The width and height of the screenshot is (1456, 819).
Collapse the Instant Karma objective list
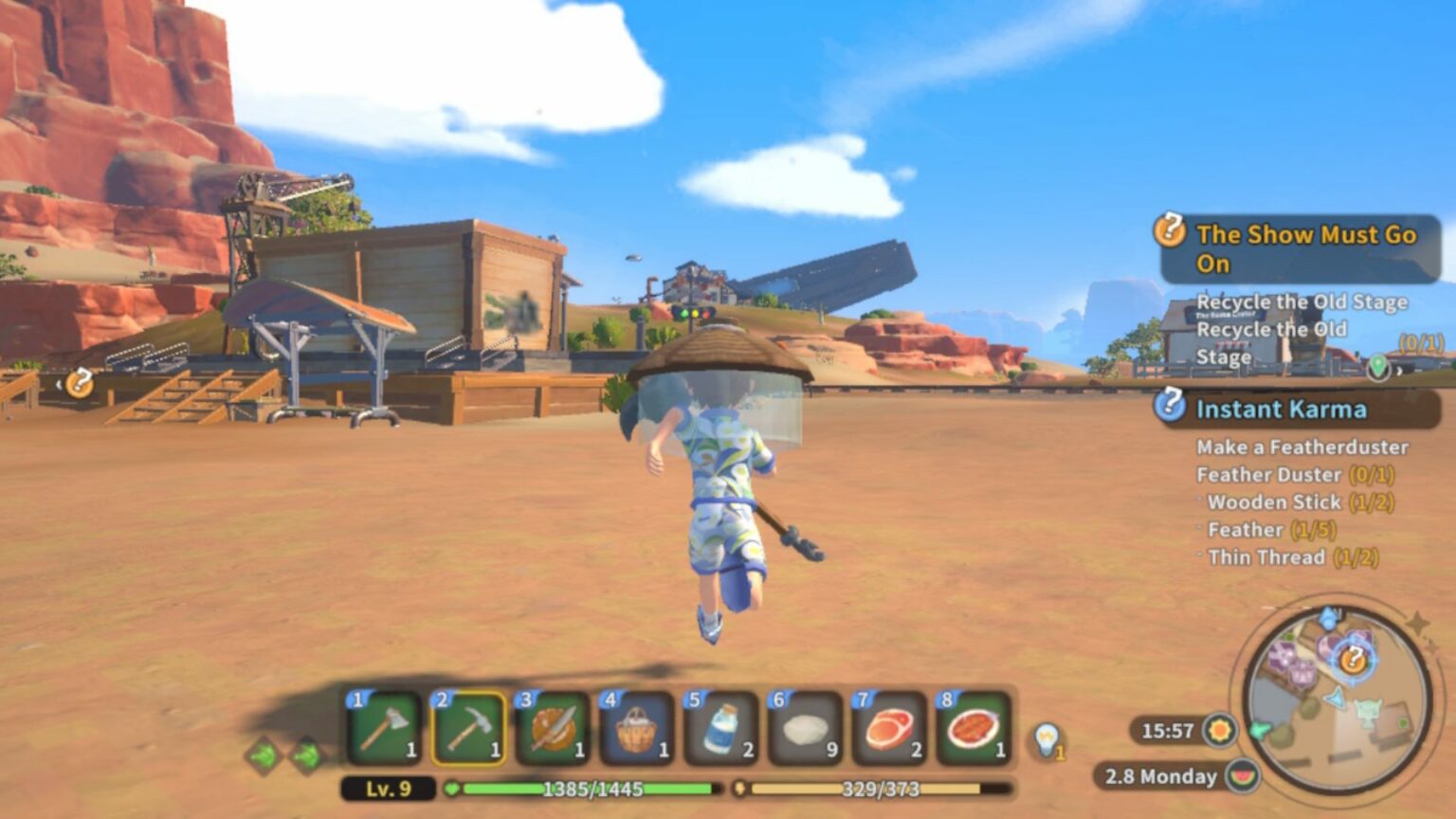pos(1282,409)
